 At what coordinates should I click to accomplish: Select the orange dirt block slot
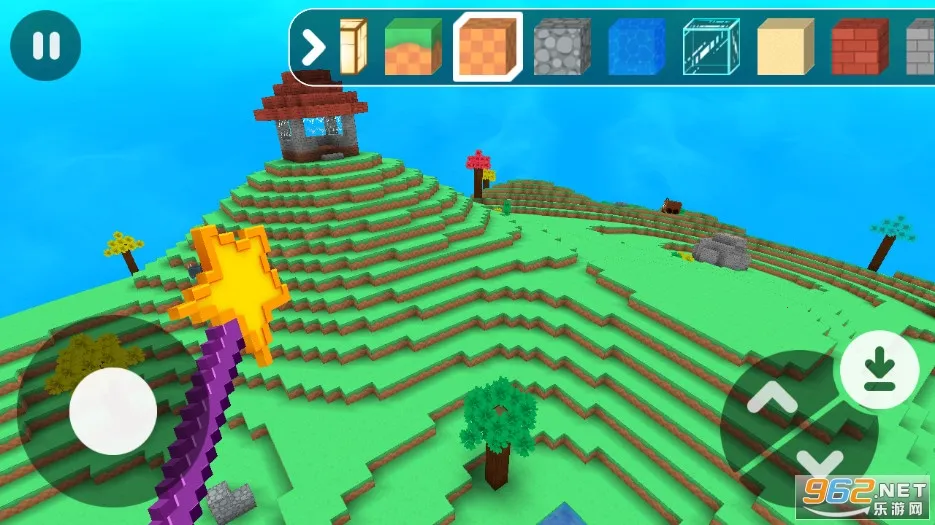point(487,47)
